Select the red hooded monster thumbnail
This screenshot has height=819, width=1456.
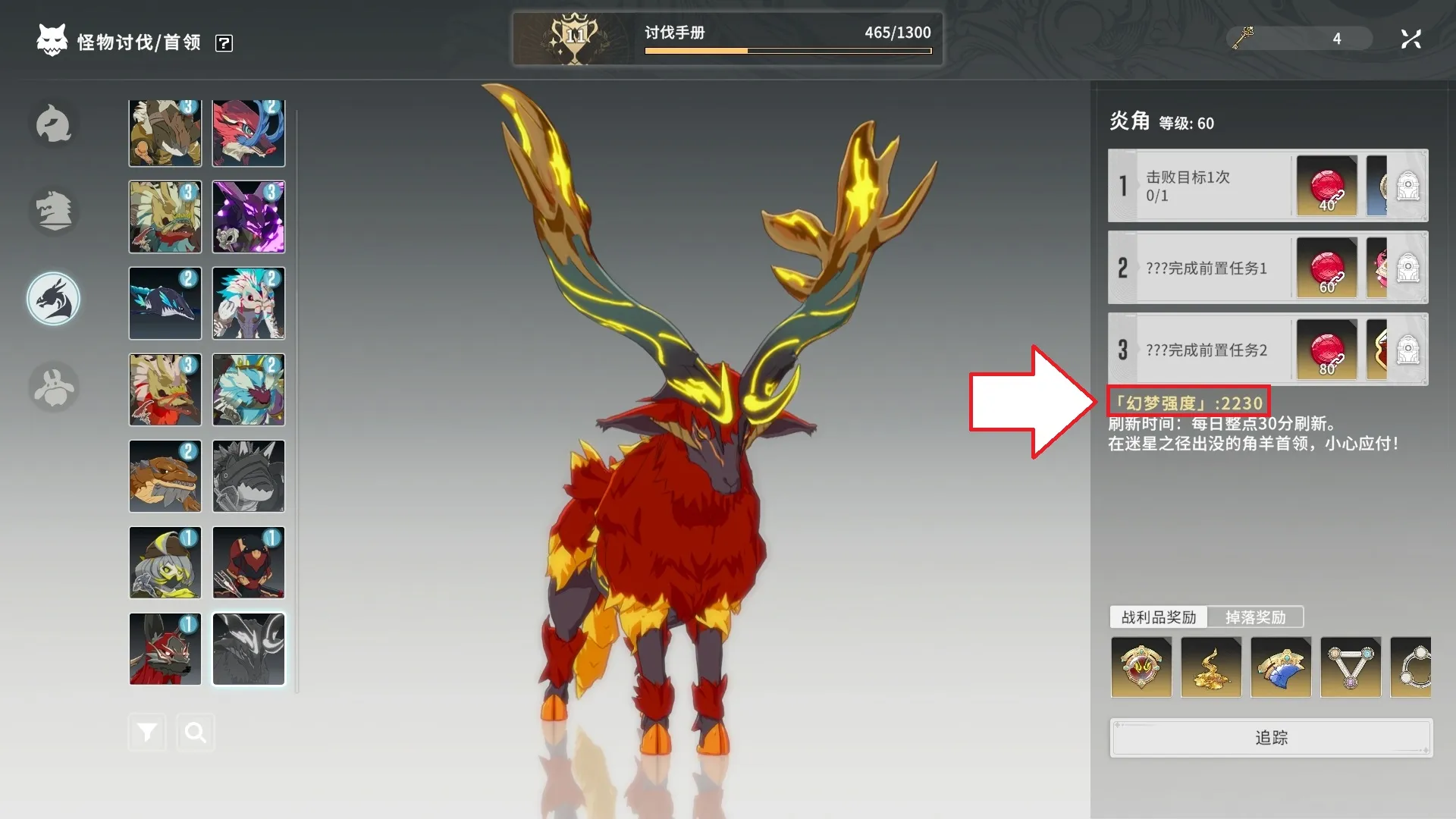[x=249, y=563]
